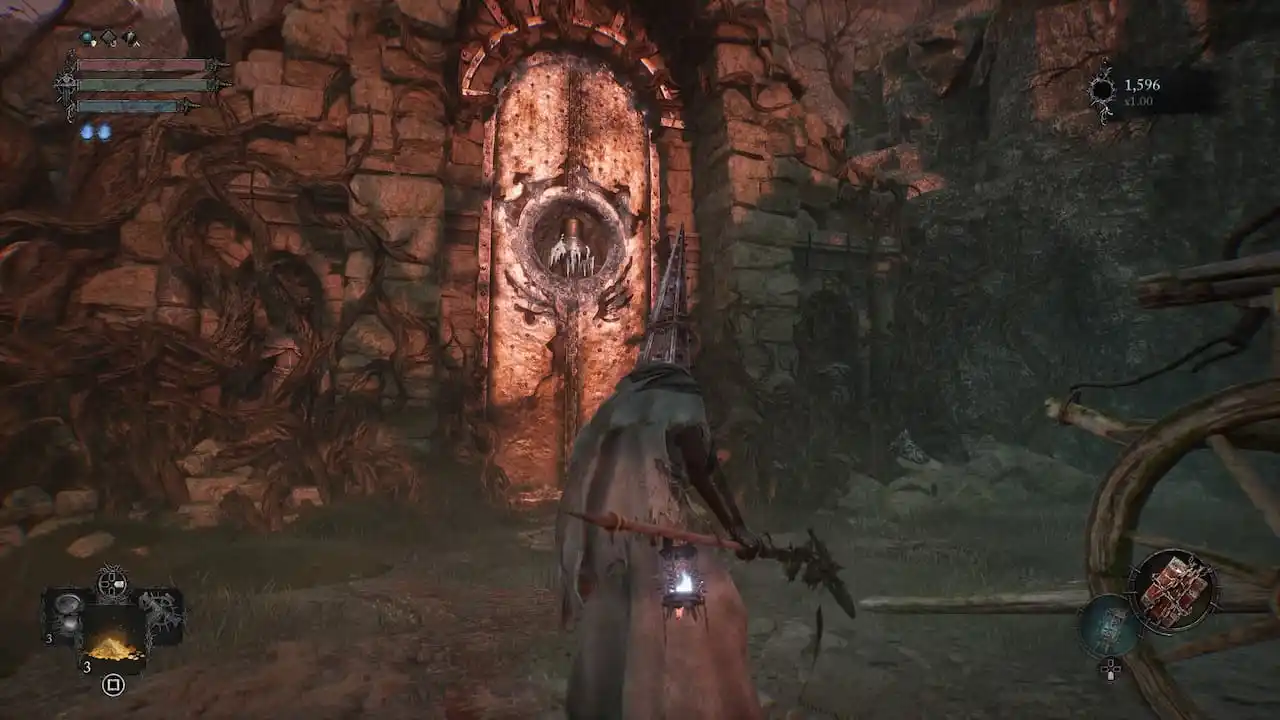Click the ammunition pouch quick item icon
The height and width of the screenshot is (720, 1280).
115,648
